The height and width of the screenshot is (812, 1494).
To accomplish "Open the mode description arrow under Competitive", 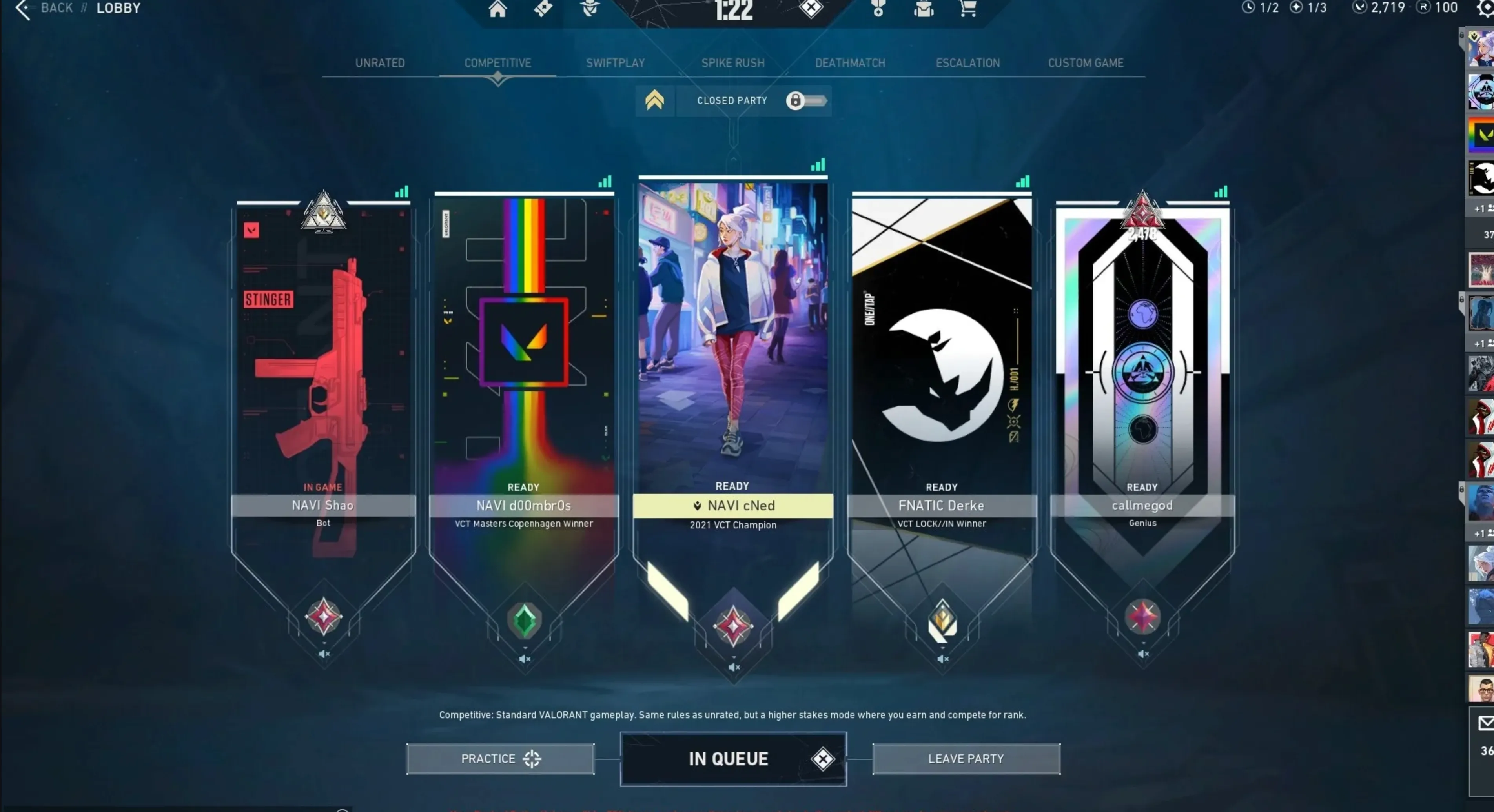I will [498, 79].
